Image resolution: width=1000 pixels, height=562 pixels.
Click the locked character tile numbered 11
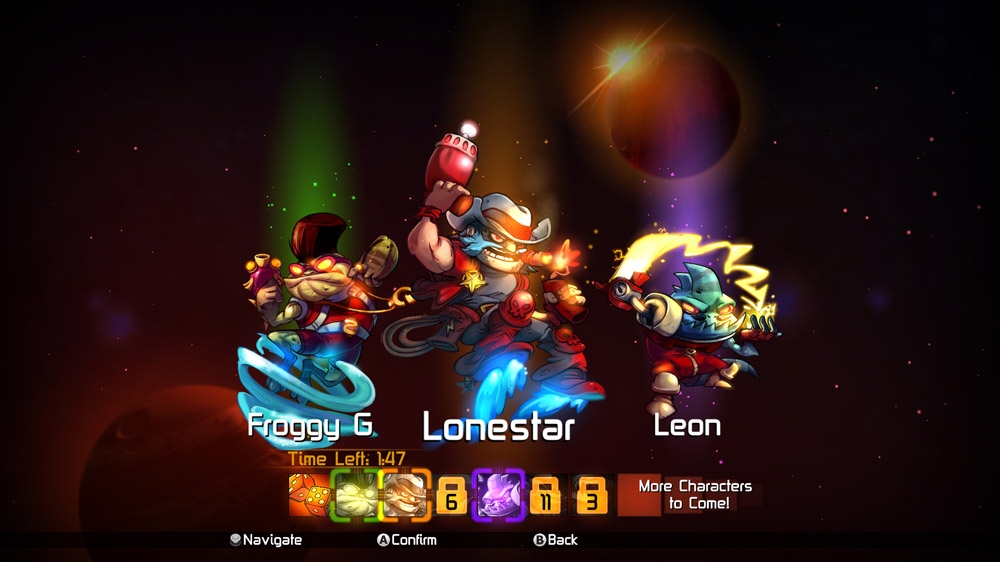546,495
